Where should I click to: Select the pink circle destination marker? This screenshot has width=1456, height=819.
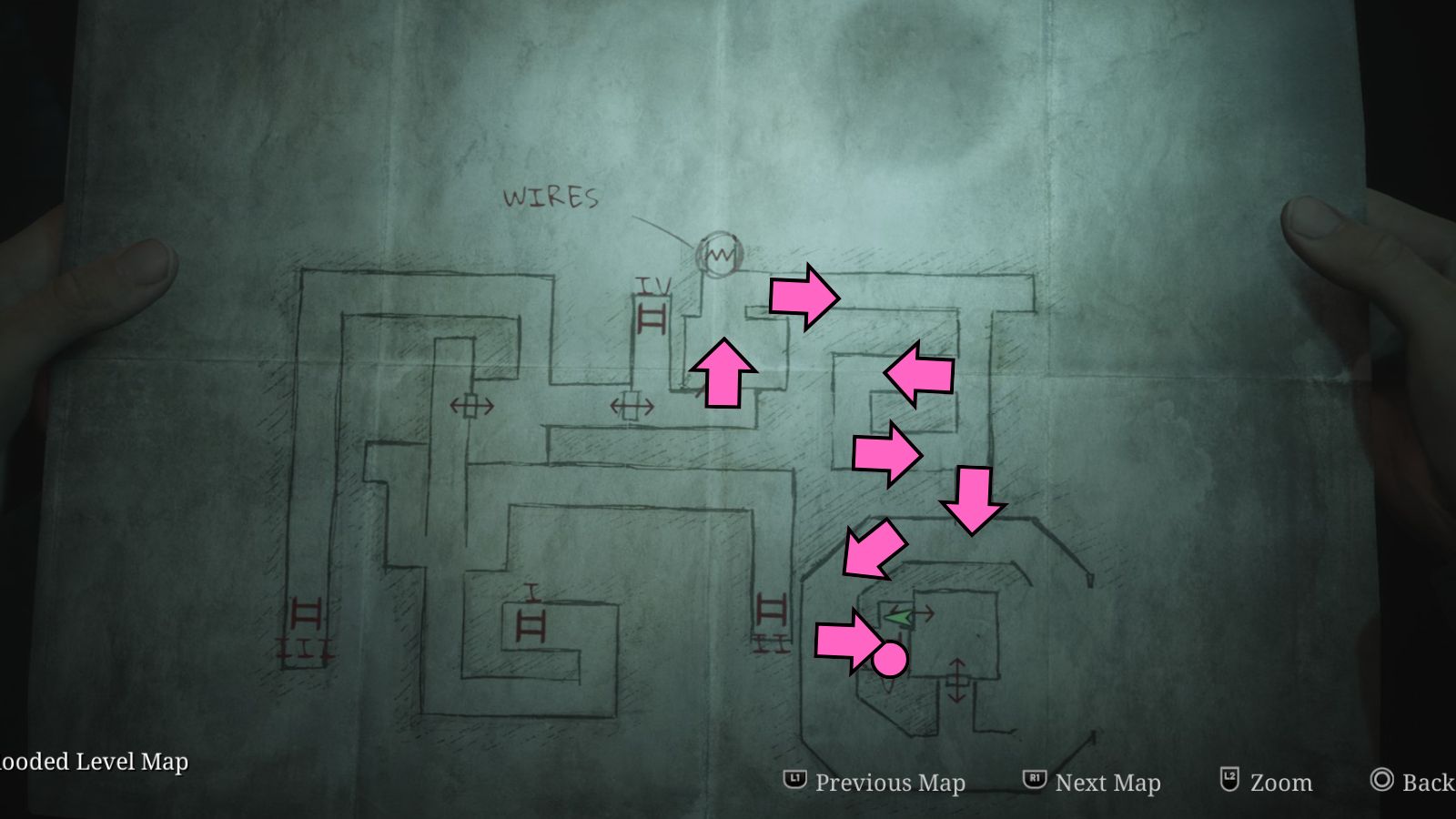890,659
